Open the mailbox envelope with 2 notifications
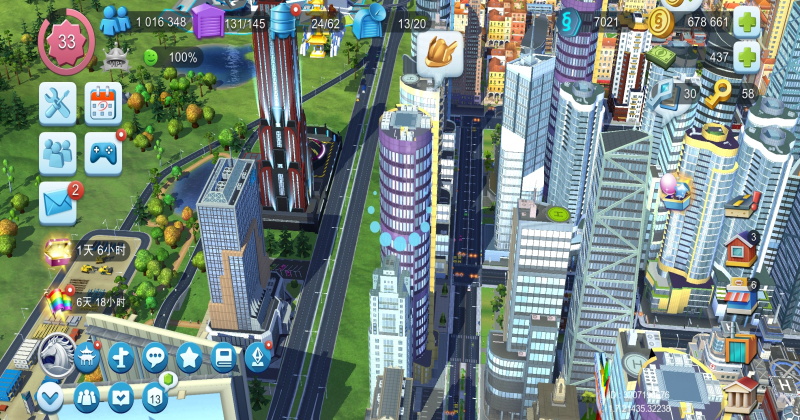The image size is (800, 420). pyautogui.click(x=58, y=202)
